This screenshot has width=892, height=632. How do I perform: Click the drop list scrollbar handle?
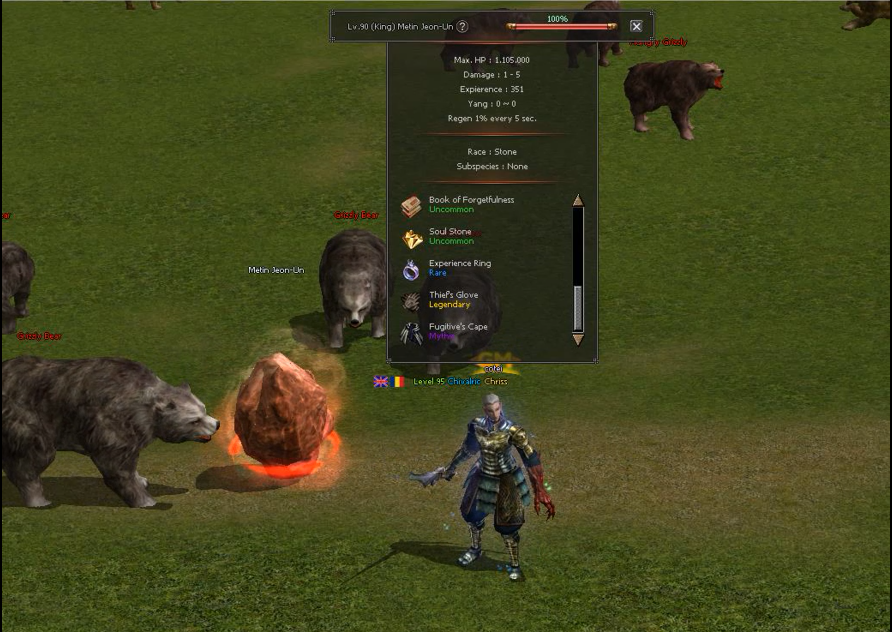click(x=578, y=308)
